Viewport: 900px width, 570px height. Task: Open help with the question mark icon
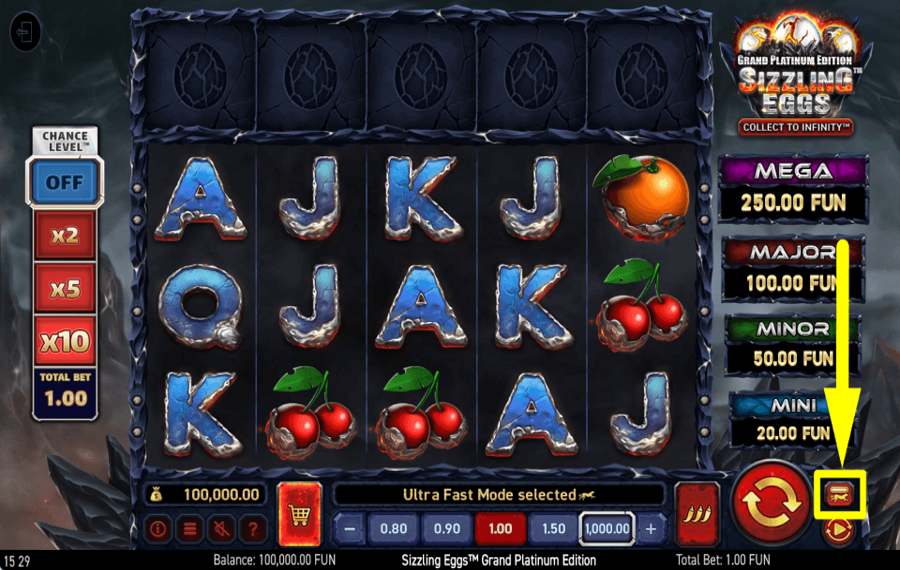[253, 529]
